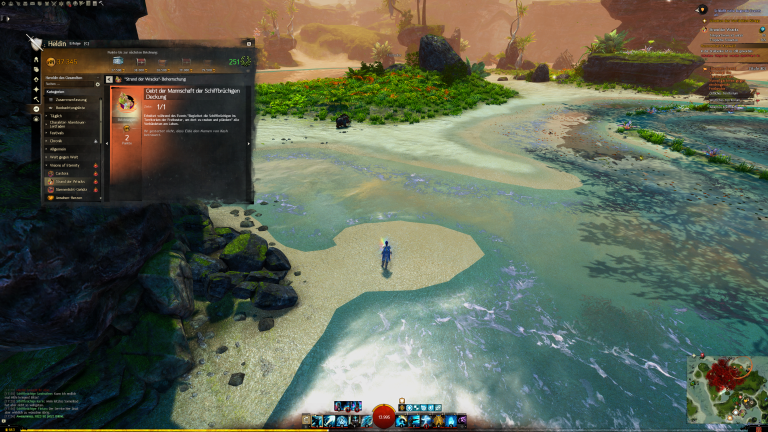
Task: Select the Schiffbrüchigen achievement reward icon
Action: 127,103
